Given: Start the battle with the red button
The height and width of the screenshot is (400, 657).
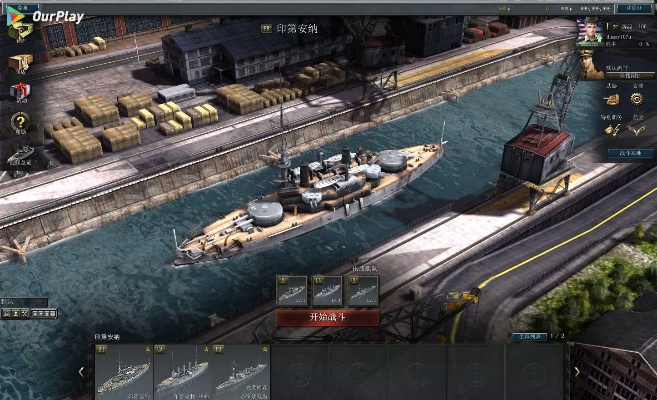Looking at the screenshot, I should click(328, 318).
